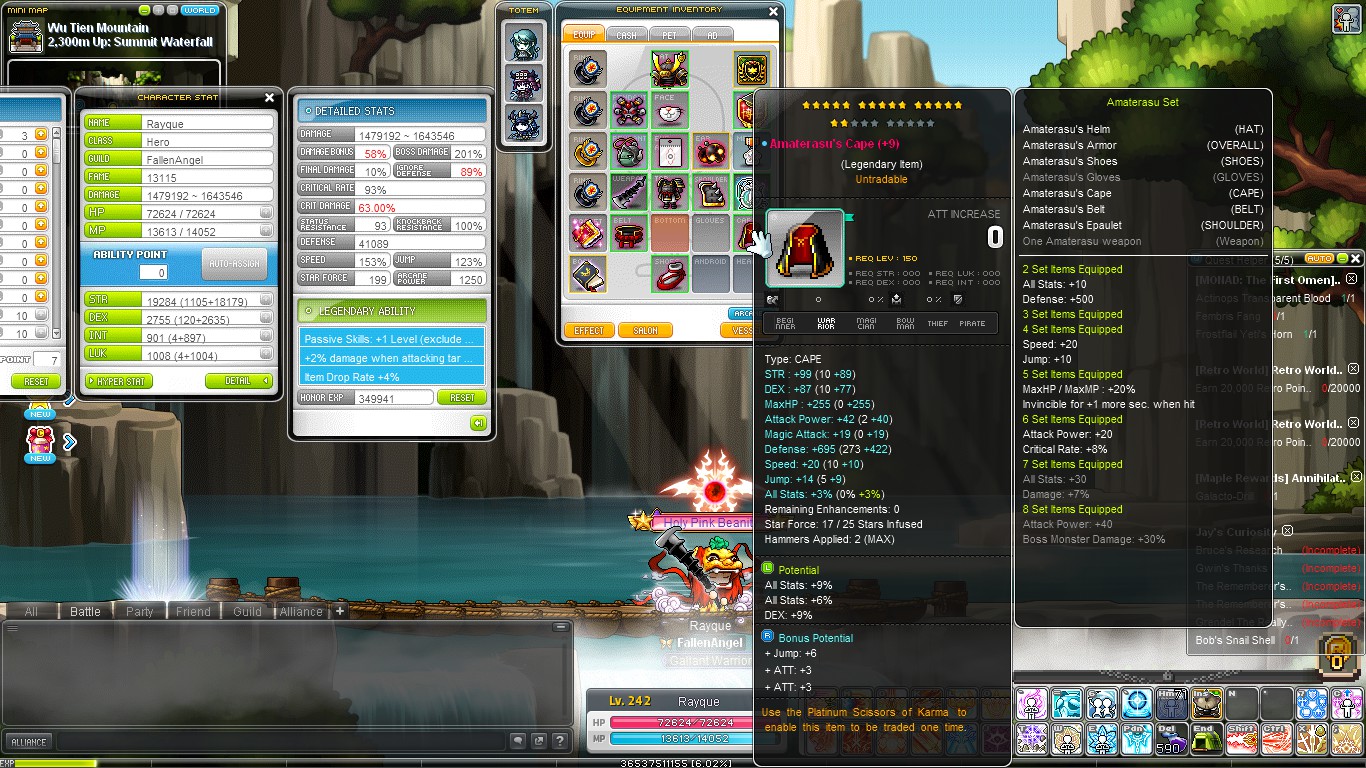Switch to the CASH inventory tab
This screenshot has width=1366, height=768.
click(629, 33)
